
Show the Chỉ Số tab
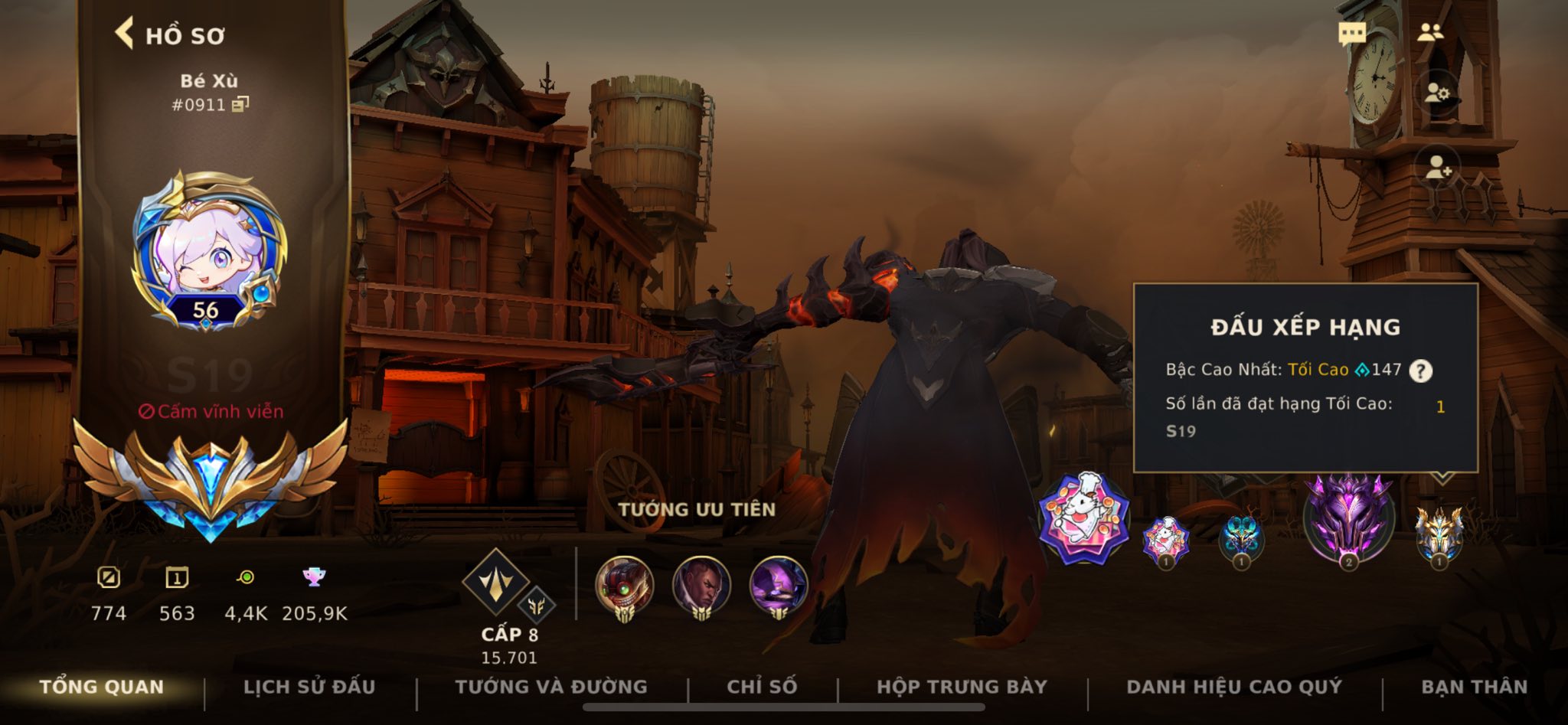coord(762,687)
